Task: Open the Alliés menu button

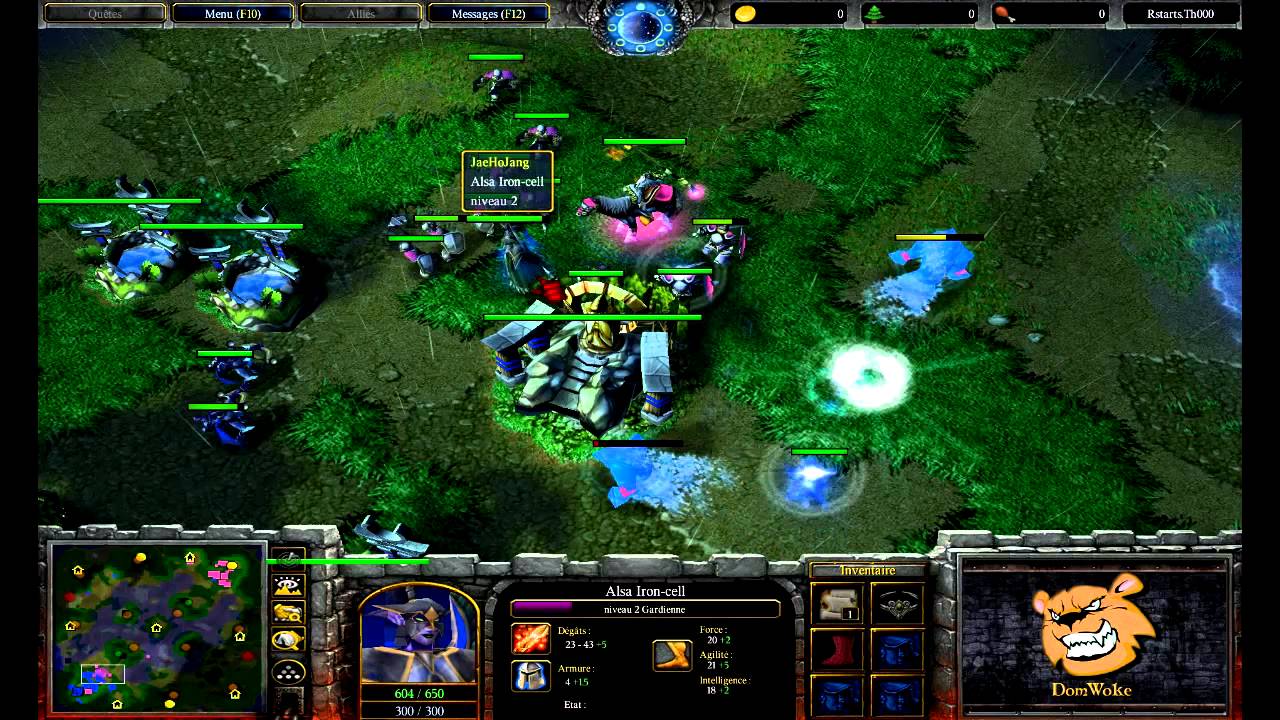Action: pyautogui.click(x=360, y=14)
